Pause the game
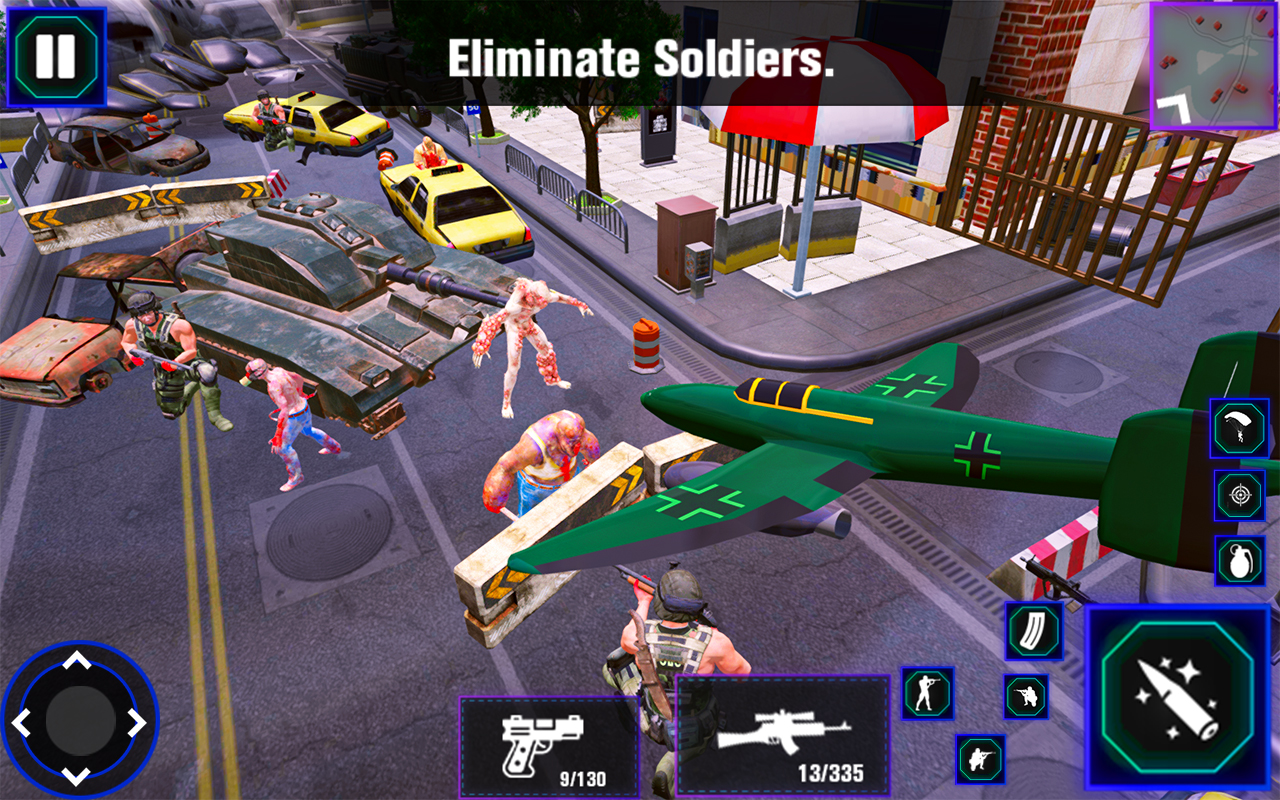This screenshot has height=800, width=1280. pyautogui.click(x=57, y=55)
